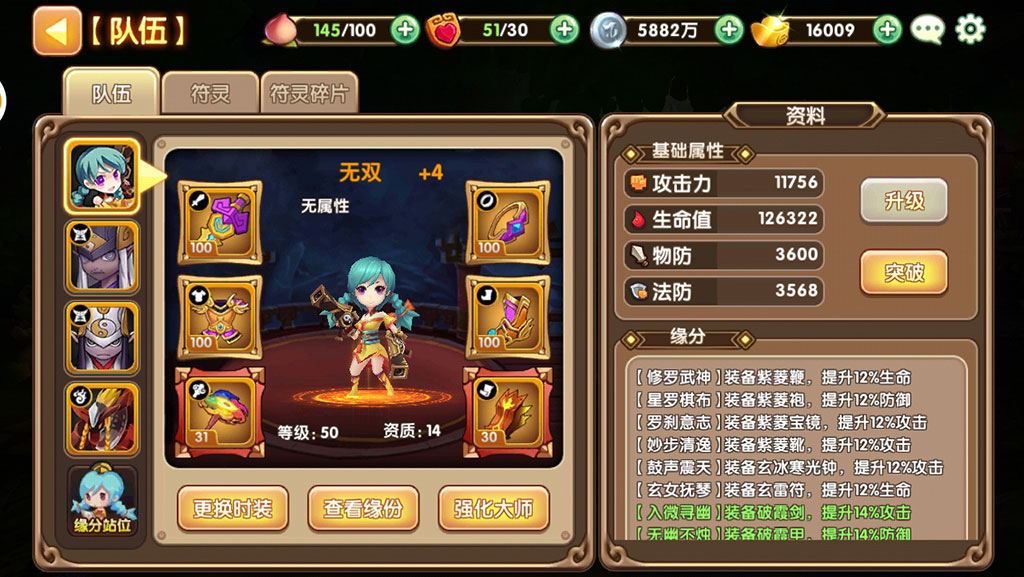Add more peaches with the plus button
1024x577 pixels.
405,30
